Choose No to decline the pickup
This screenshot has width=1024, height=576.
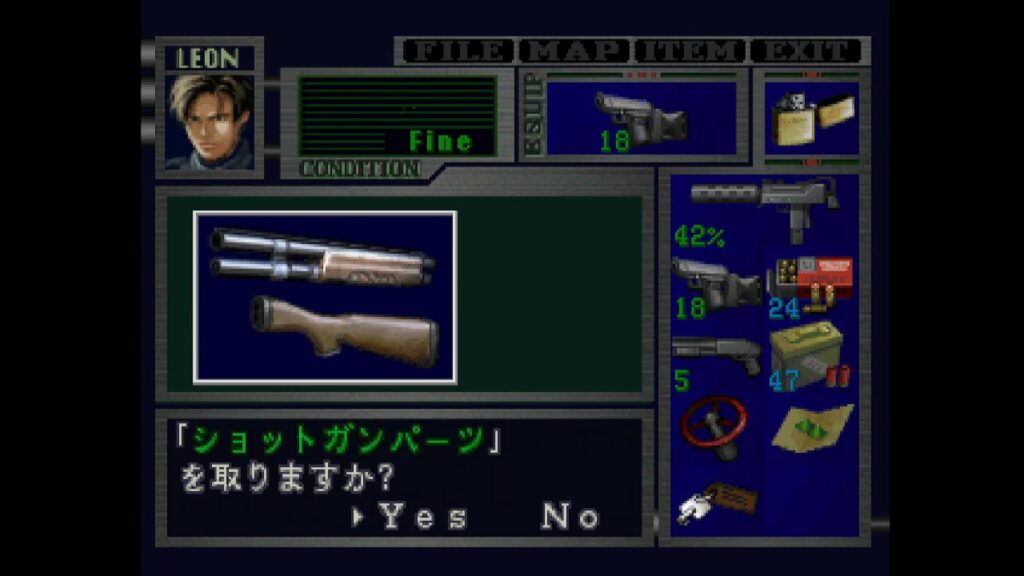coord(571,517)
